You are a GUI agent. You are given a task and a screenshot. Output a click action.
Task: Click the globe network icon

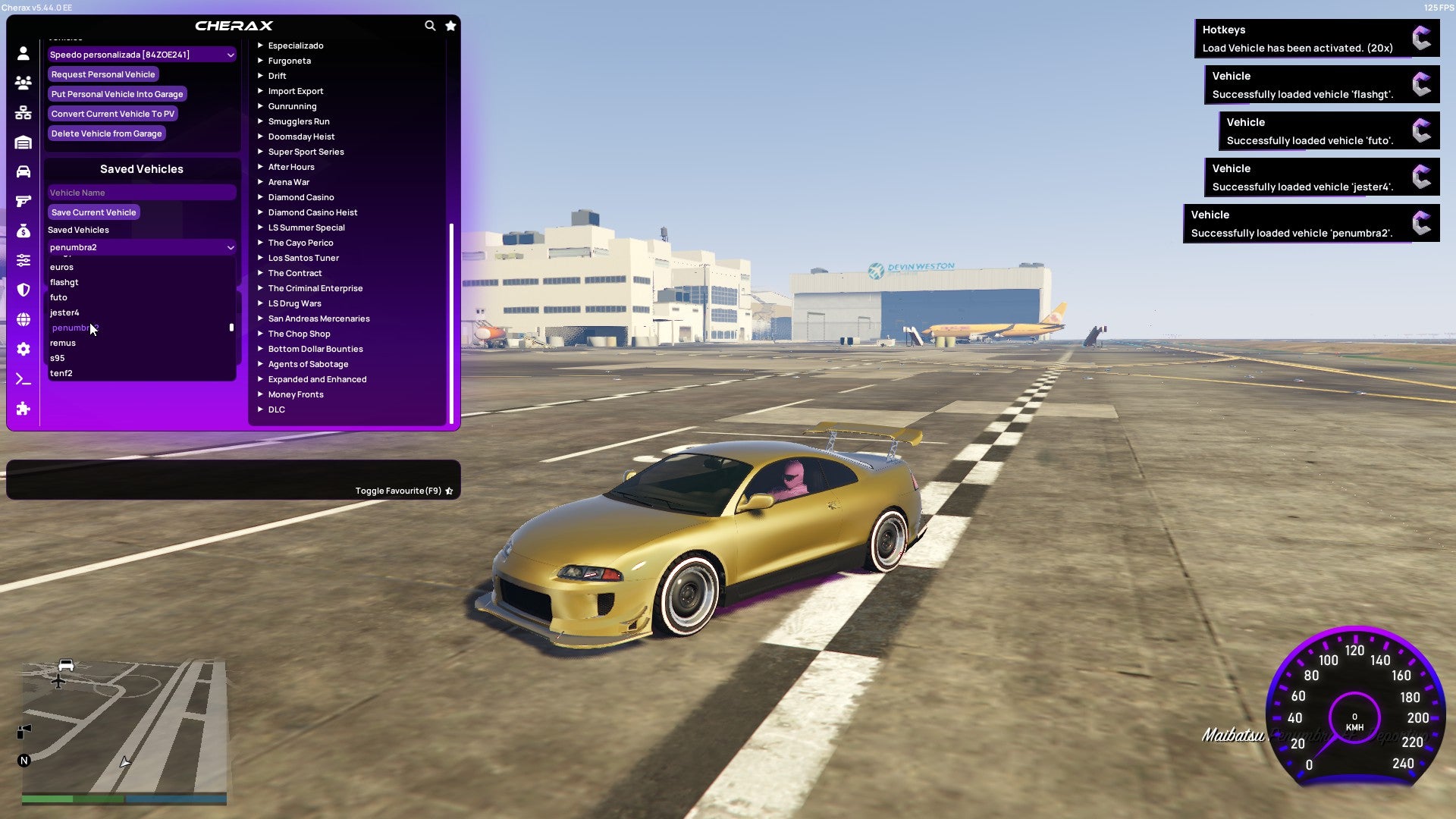[23, 319]
